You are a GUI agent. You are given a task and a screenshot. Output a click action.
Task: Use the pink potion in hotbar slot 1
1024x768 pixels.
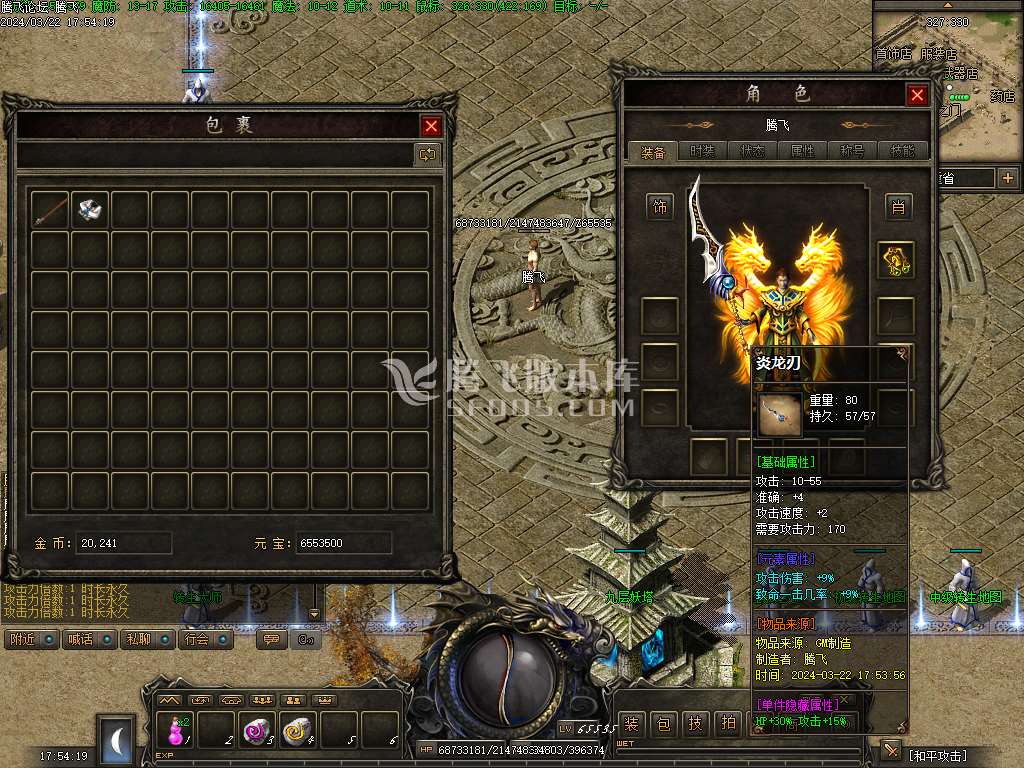176,732
